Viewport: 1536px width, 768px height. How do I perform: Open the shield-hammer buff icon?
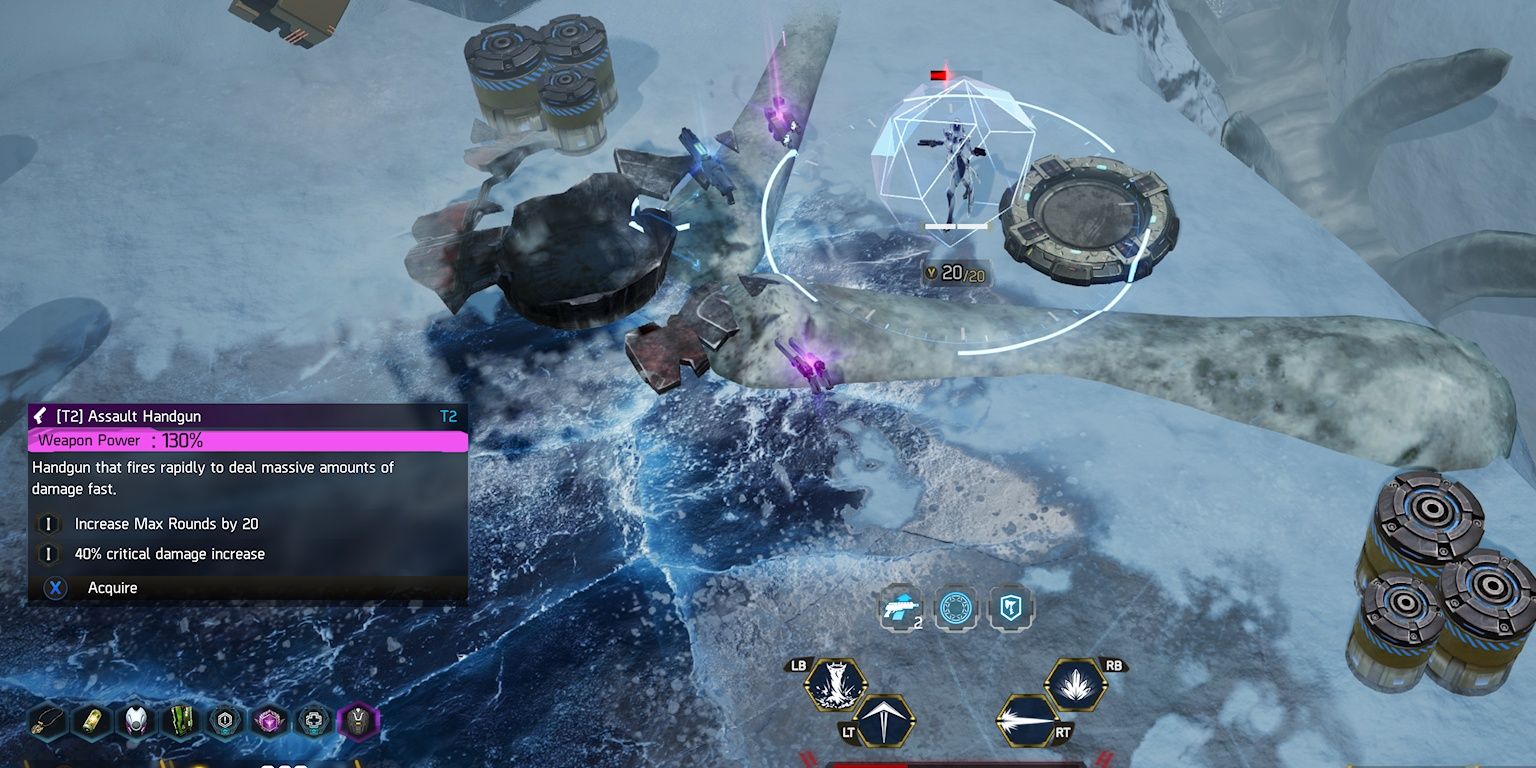(1011, 606)
